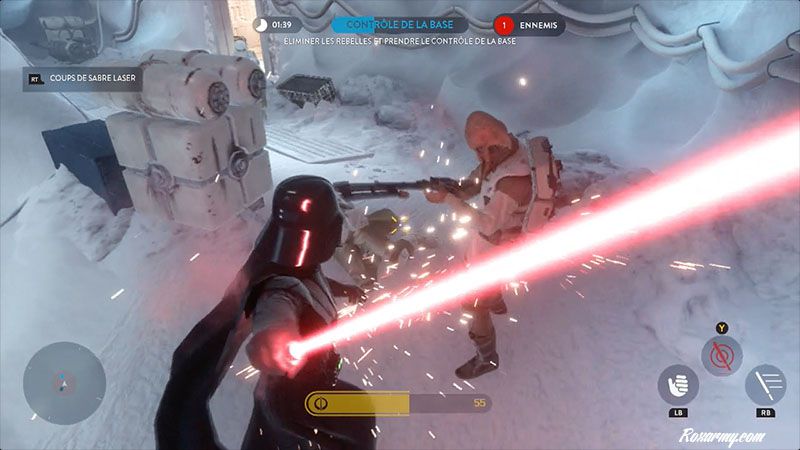Click the Coups de sabre laser prompt
Viewport: 800px width, 450px height.
click(84, 76)
